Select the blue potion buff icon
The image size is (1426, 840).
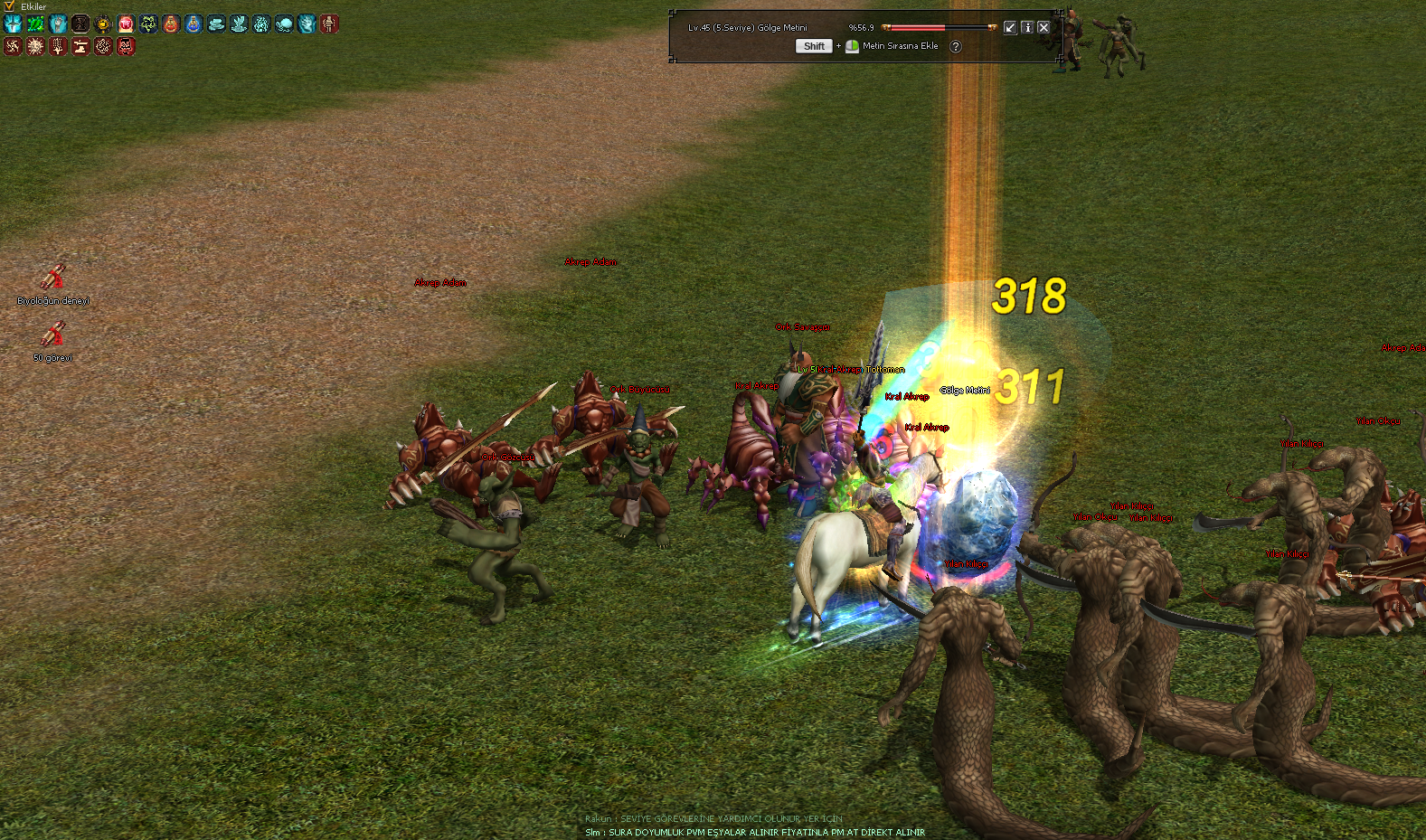[194, 24]
